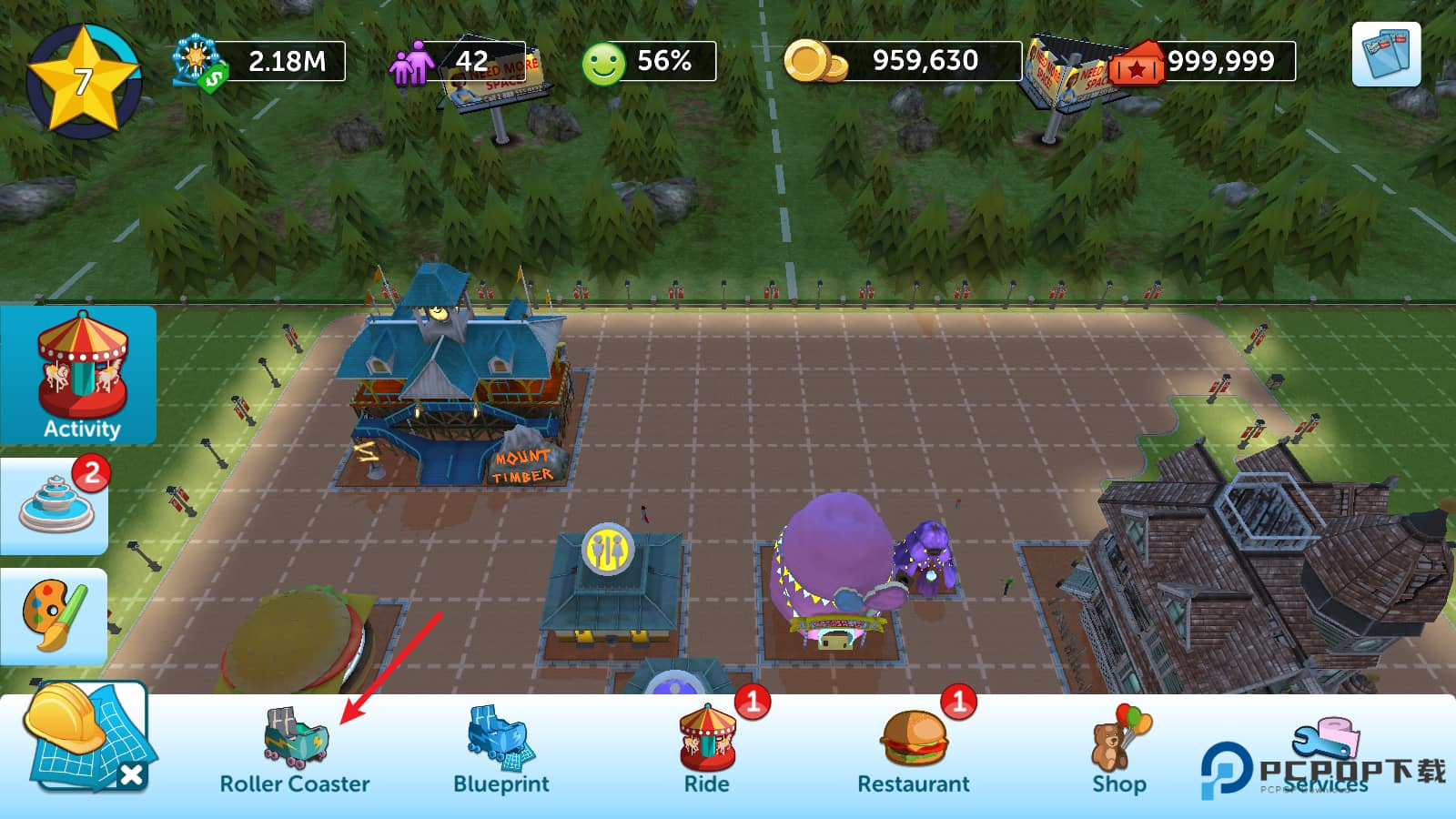
Task: Open the Ride build category
Action: [707, 751]
